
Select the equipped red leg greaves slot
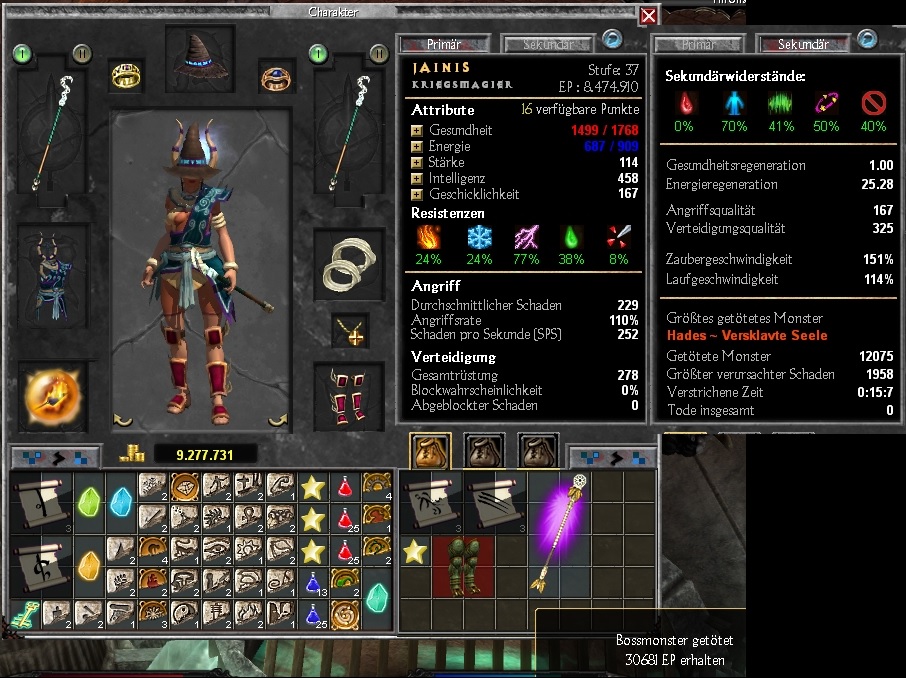(x=350, y=397)
